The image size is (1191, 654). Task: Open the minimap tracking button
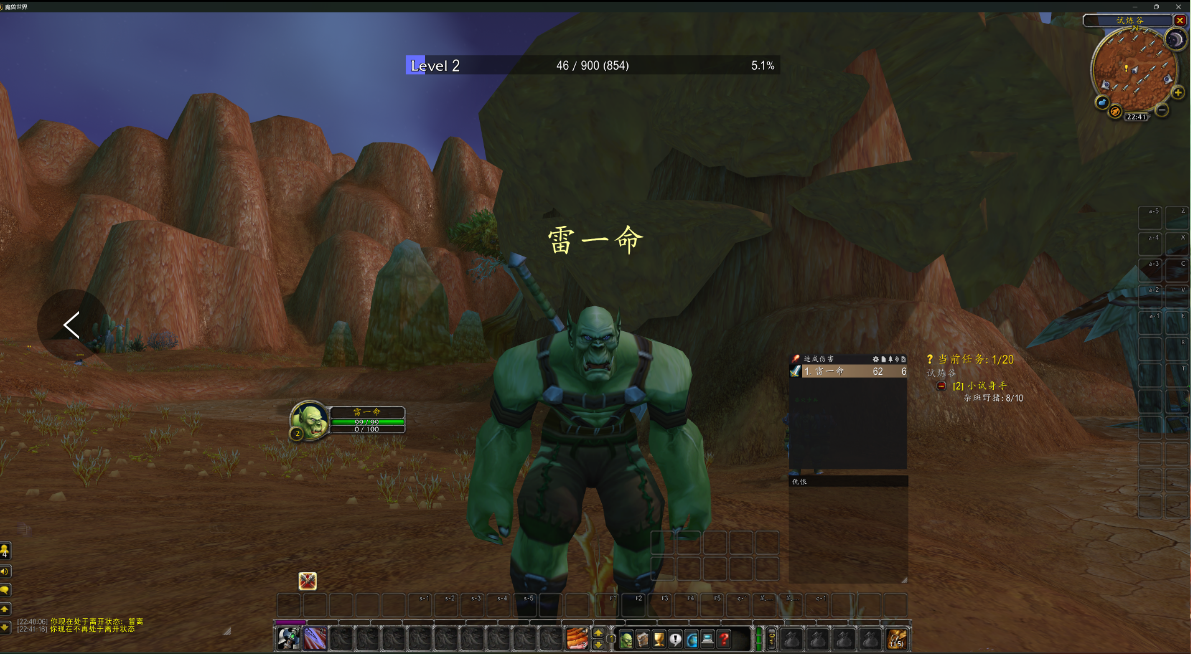coord(1102,102)
